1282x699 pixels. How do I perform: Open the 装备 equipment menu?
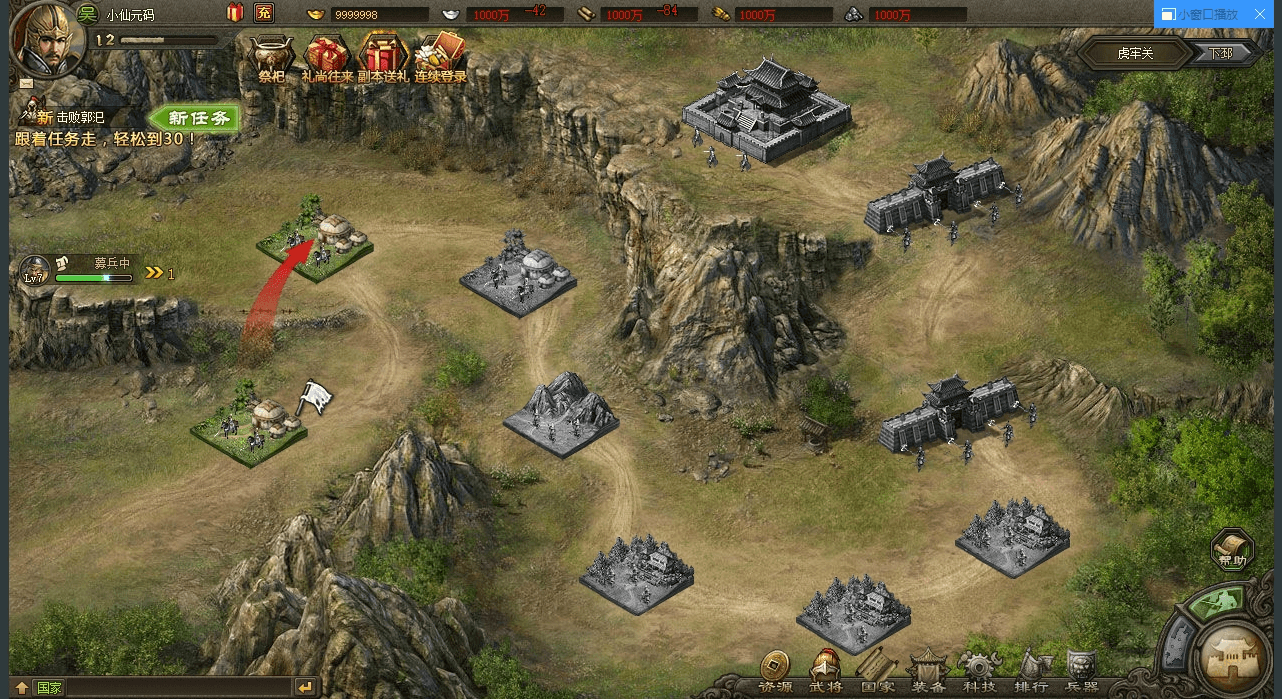(929, 670)
